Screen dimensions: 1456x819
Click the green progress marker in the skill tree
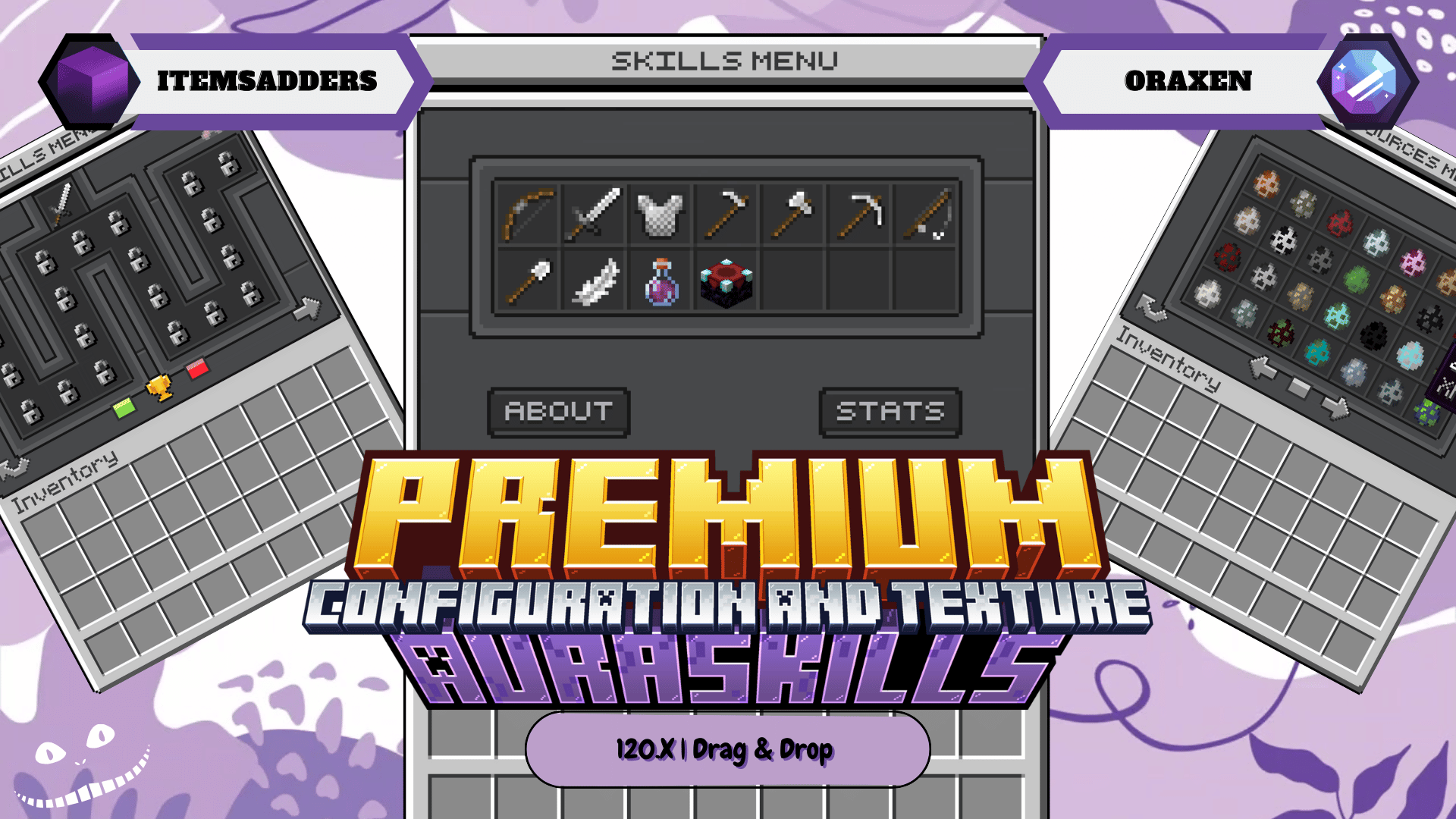124,408
